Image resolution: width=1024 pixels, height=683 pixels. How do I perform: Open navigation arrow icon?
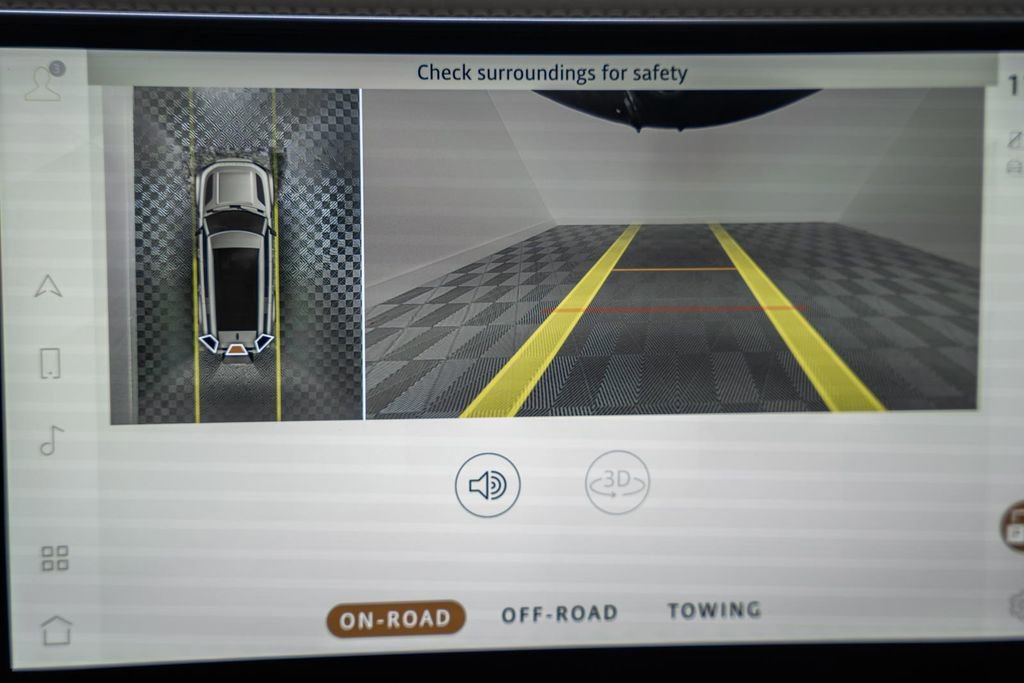tap(48, 286)
